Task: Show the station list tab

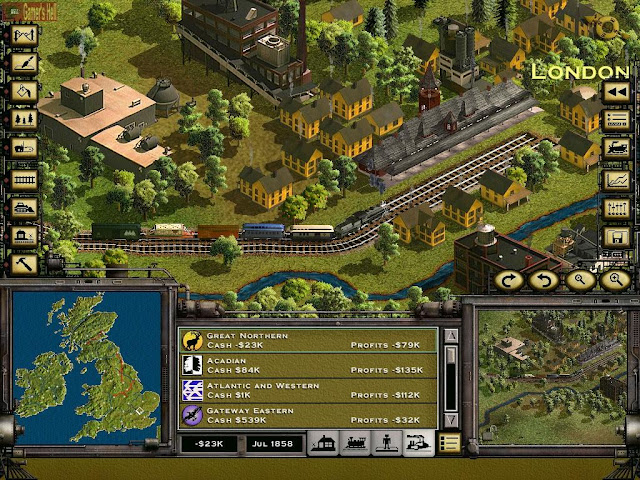Action: (325, 443)
